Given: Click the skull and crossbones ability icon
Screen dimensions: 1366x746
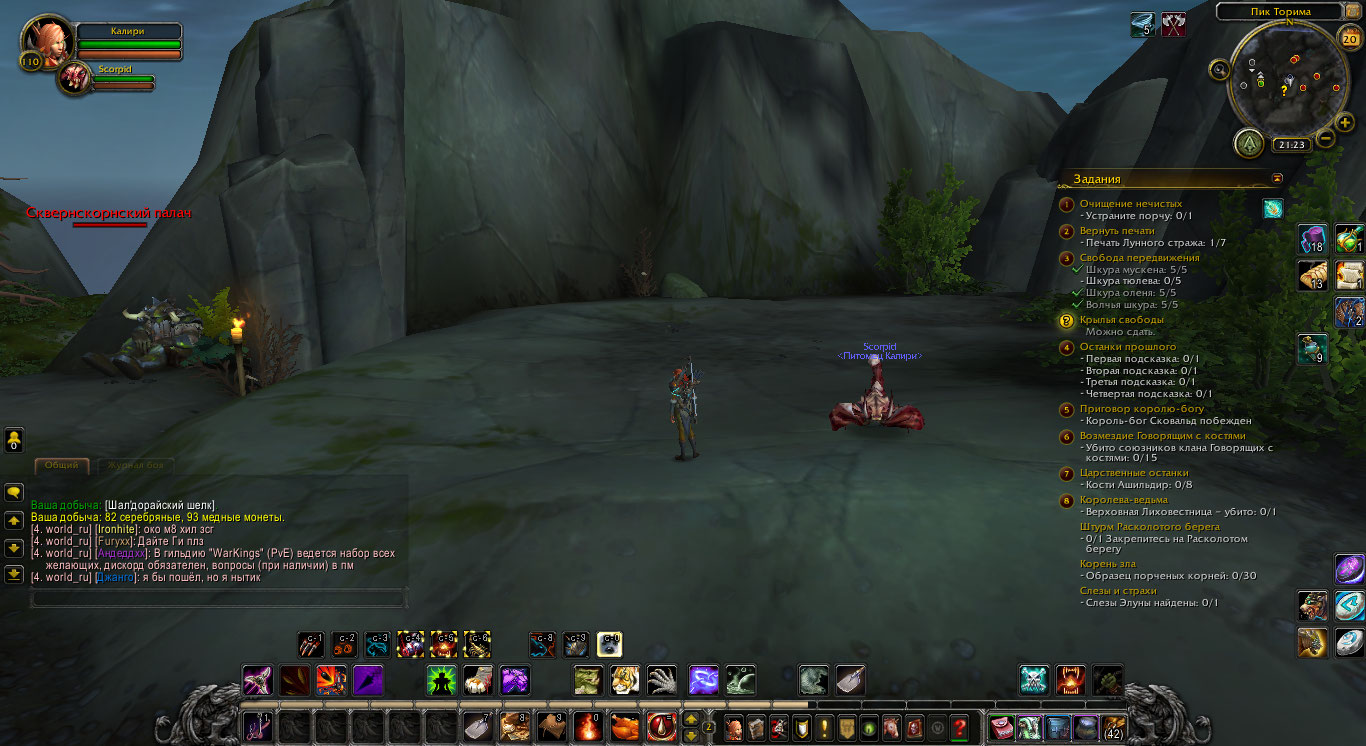Looking at the screenshot, I should [x=1034, y=681].
